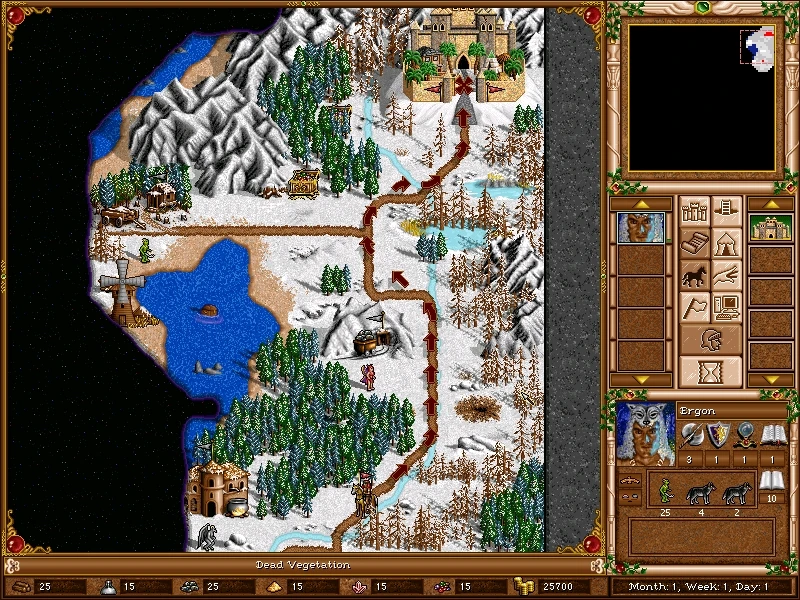This screenshot has height=600, width=800.
Task: Open Ergon's large portrait in the hero panel
Action: (x=645, y=433)
